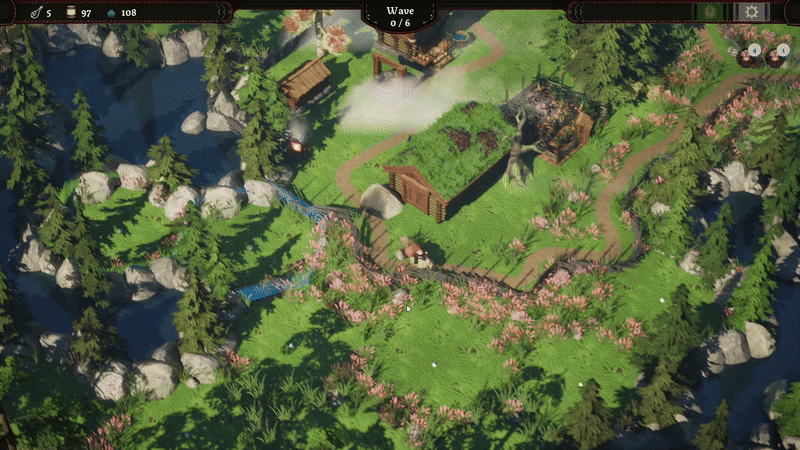This screenshot has width=800, height=450.
Task: Open the gear settings menu
Action: click(751, 12)
